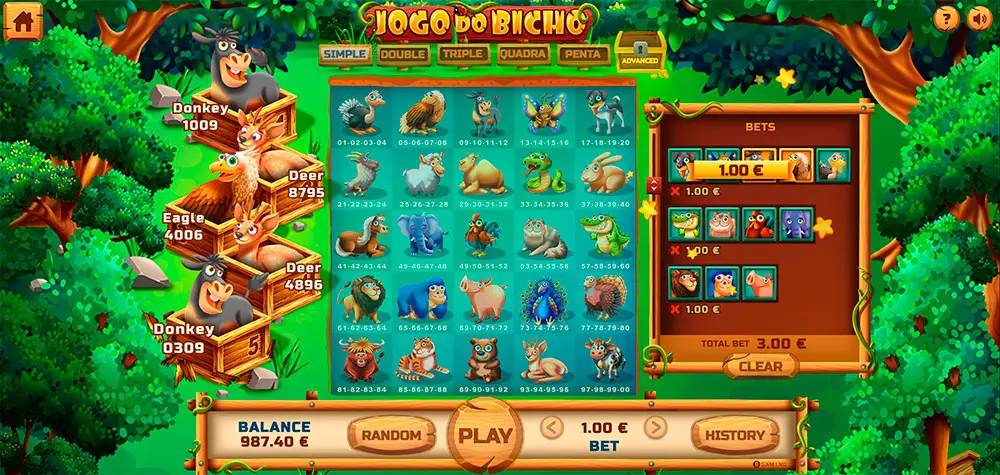Decrease the bet with the left arrow

(x=551, y=428)
